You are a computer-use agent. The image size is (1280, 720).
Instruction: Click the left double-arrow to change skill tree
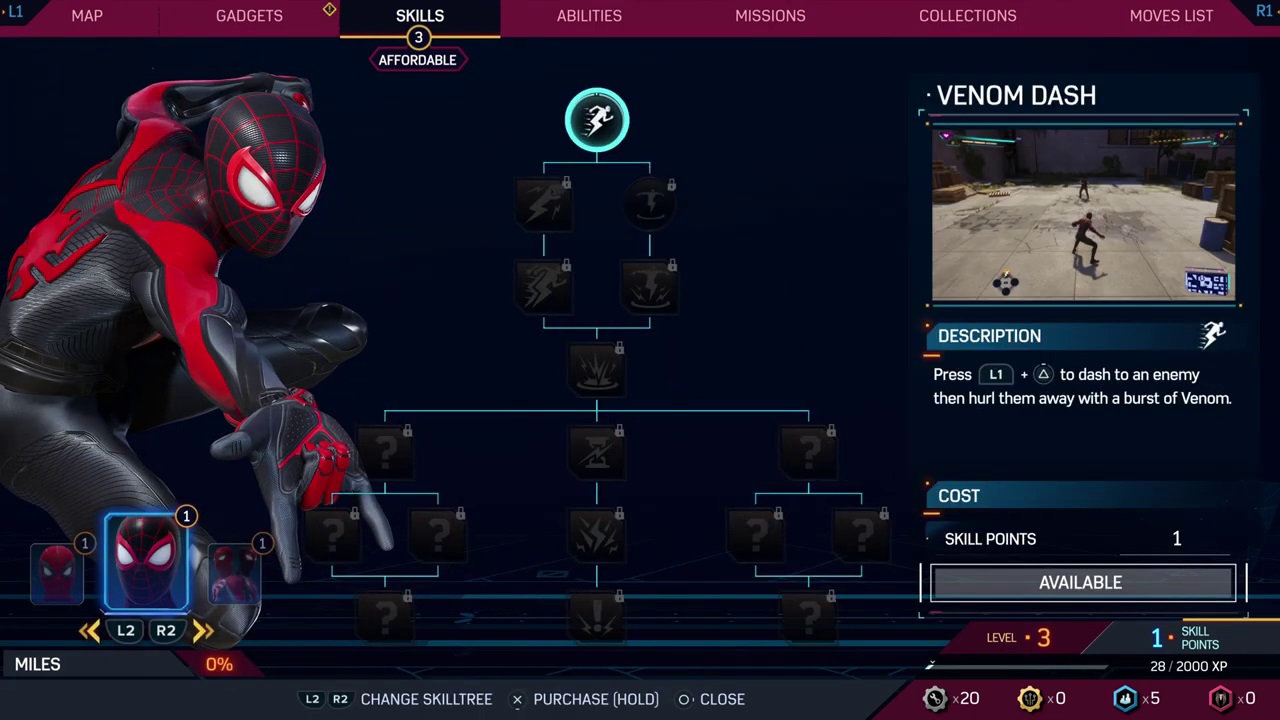(x=89, y=630)
